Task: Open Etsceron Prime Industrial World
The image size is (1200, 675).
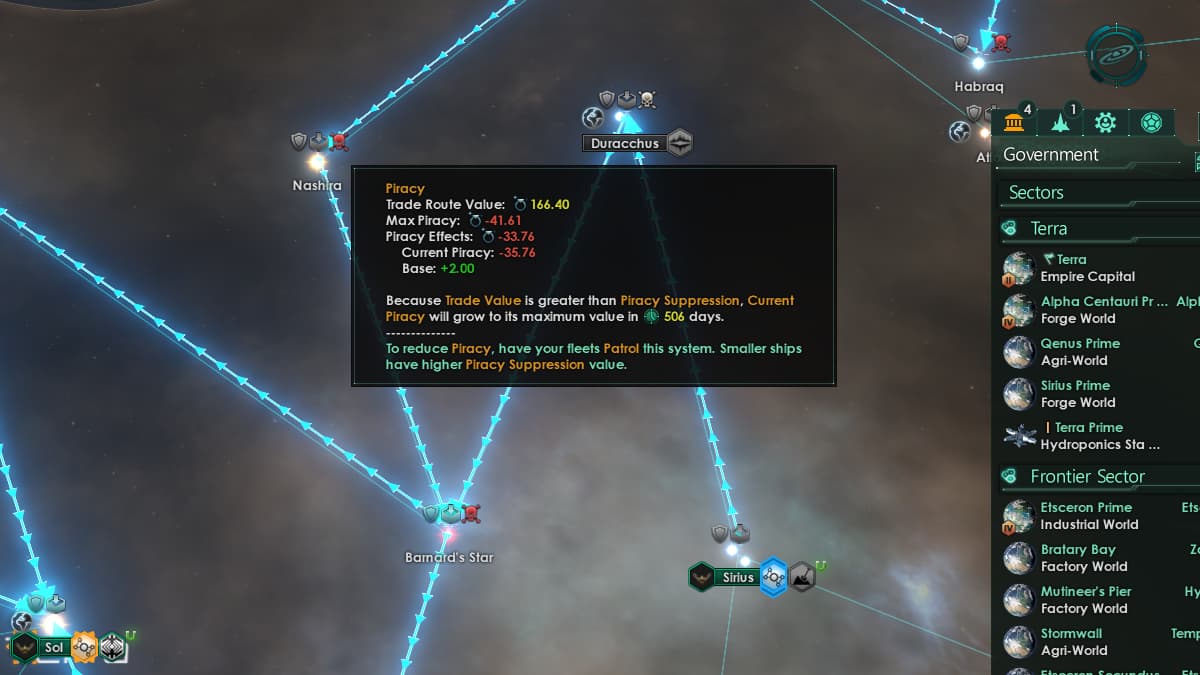Action: coord(1088,516)
